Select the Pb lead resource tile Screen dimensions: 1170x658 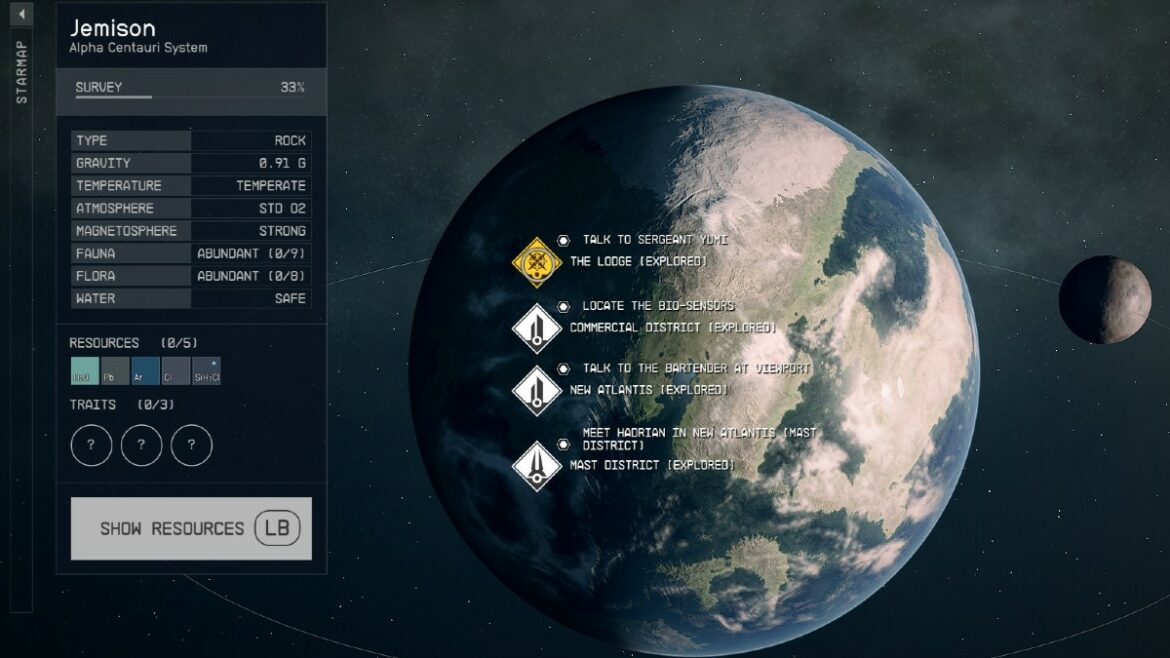coord(115,371)
